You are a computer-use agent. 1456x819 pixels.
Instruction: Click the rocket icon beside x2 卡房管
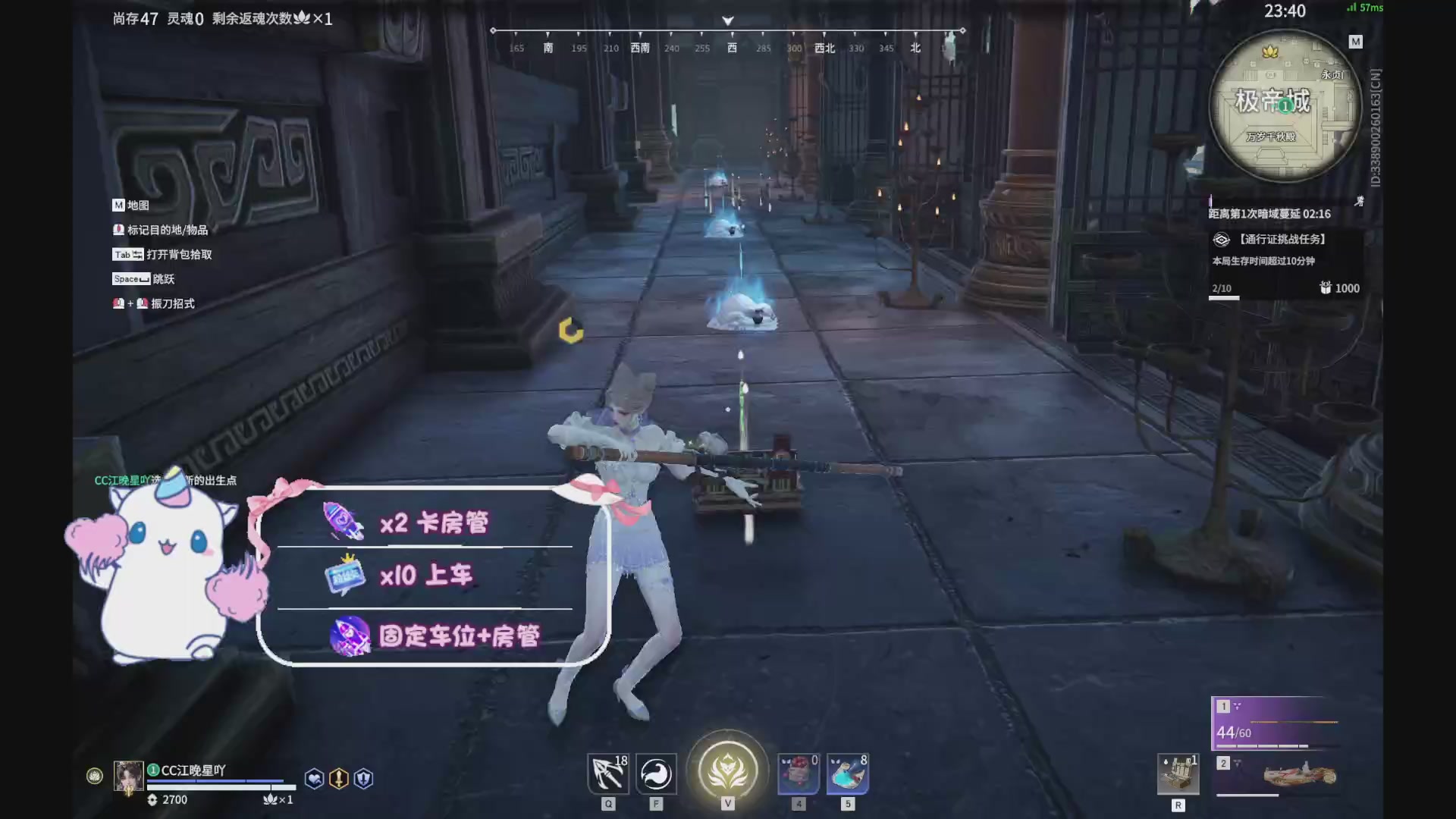(344, 520)
